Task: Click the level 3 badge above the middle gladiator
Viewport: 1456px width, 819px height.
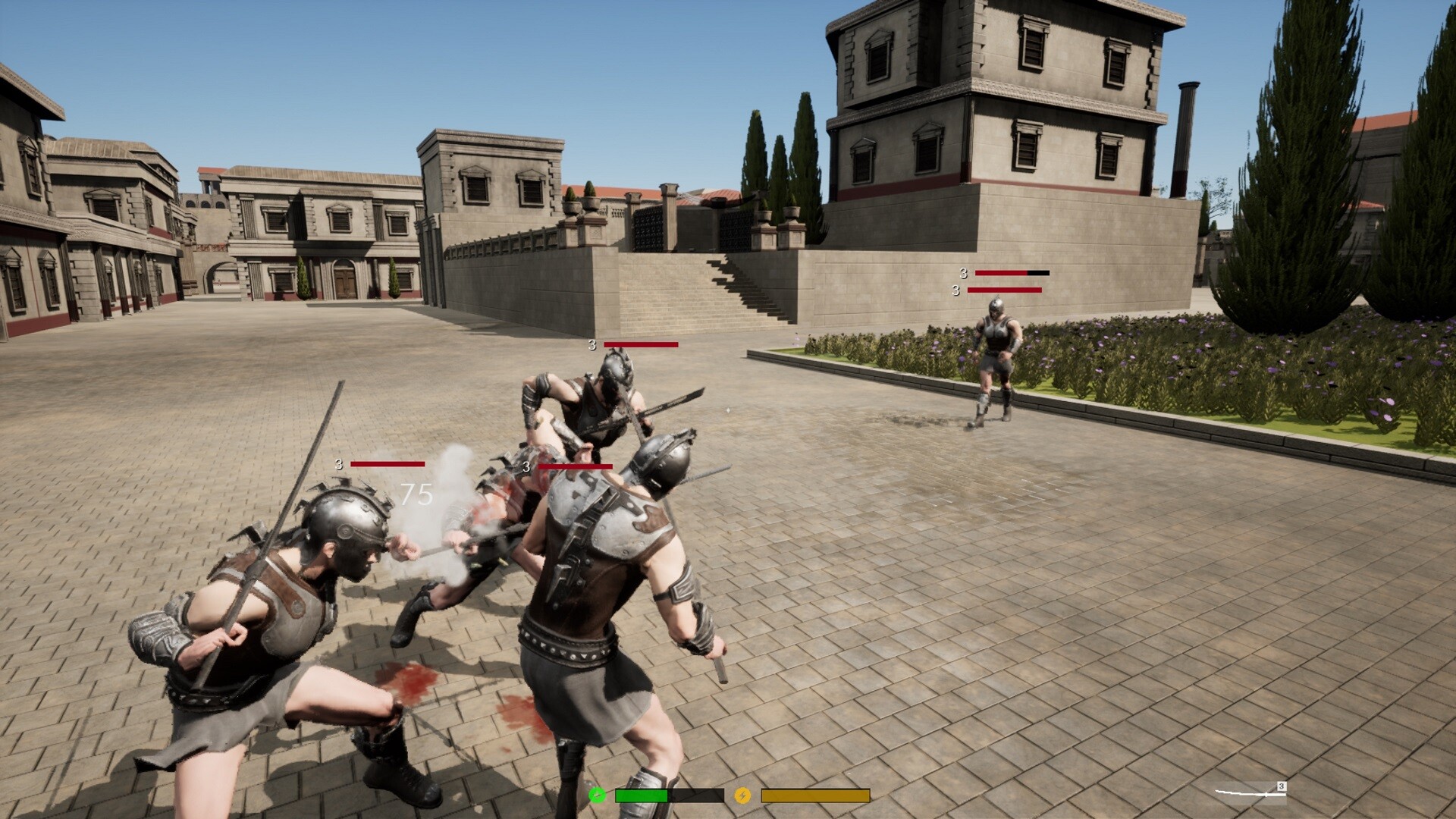Action: [526, 467]
